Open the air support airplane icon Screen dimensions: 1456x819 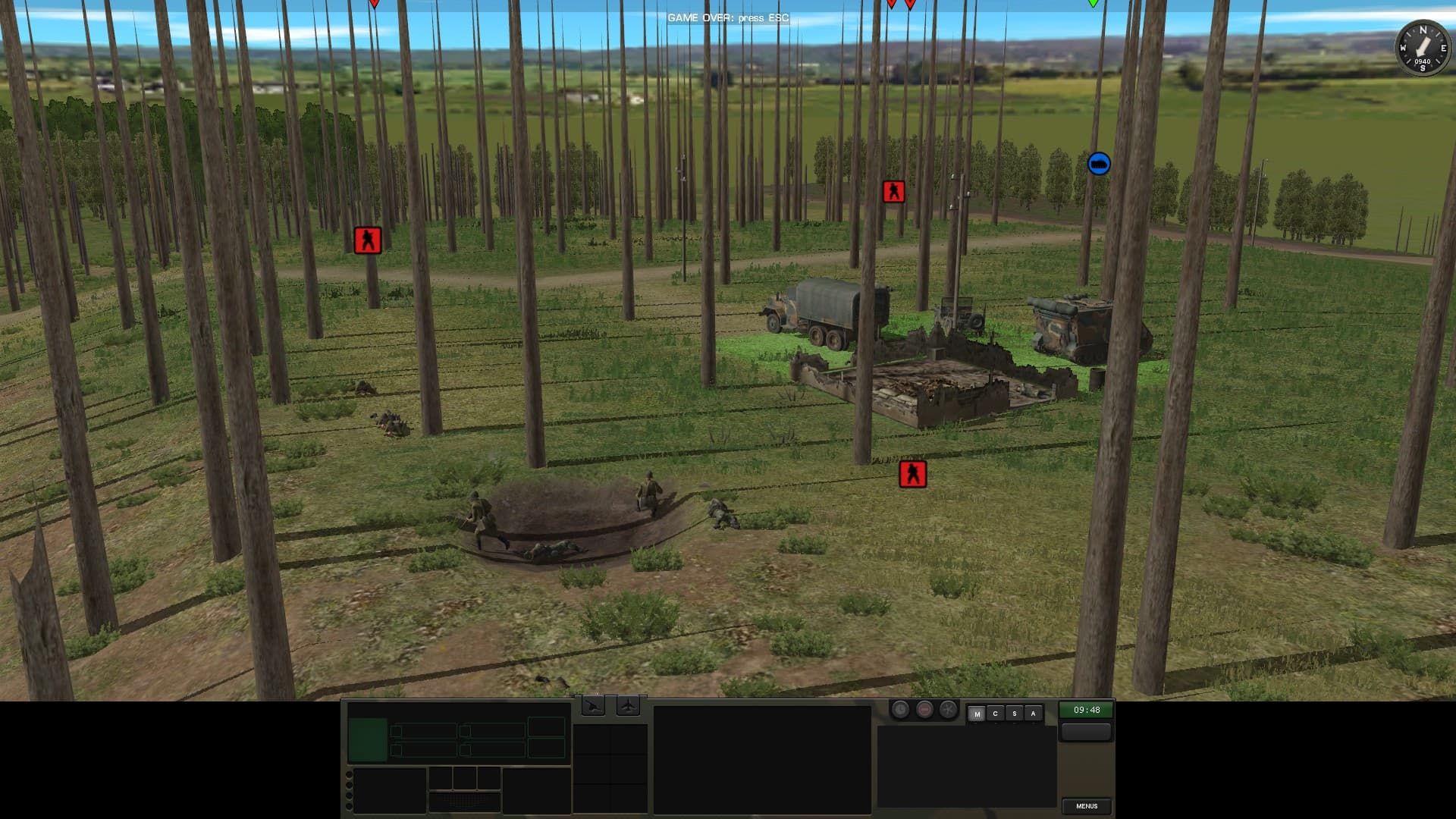click(628, 707)
